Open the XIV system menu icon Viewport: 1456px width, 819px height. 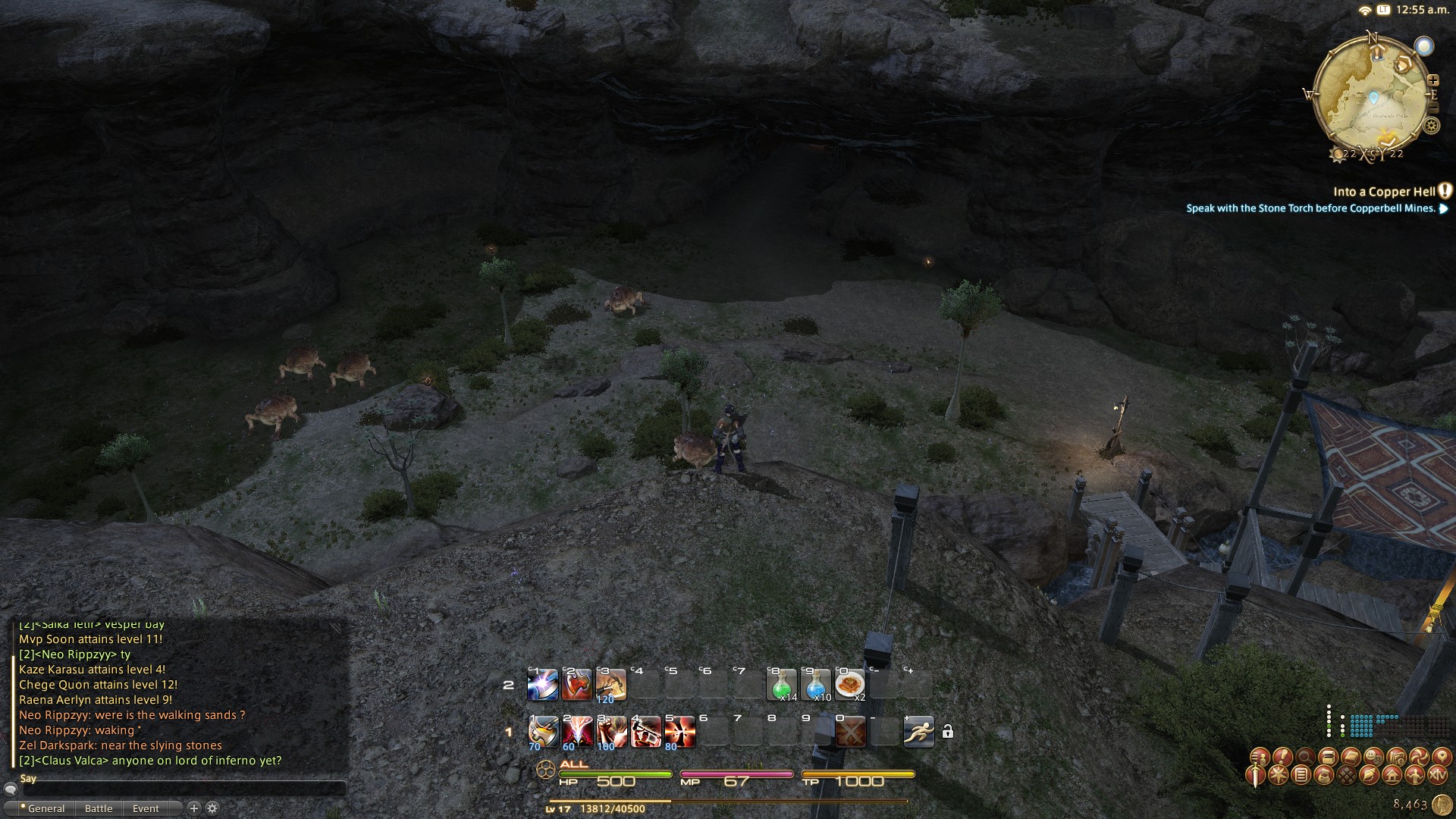(x=1438, y=775)
